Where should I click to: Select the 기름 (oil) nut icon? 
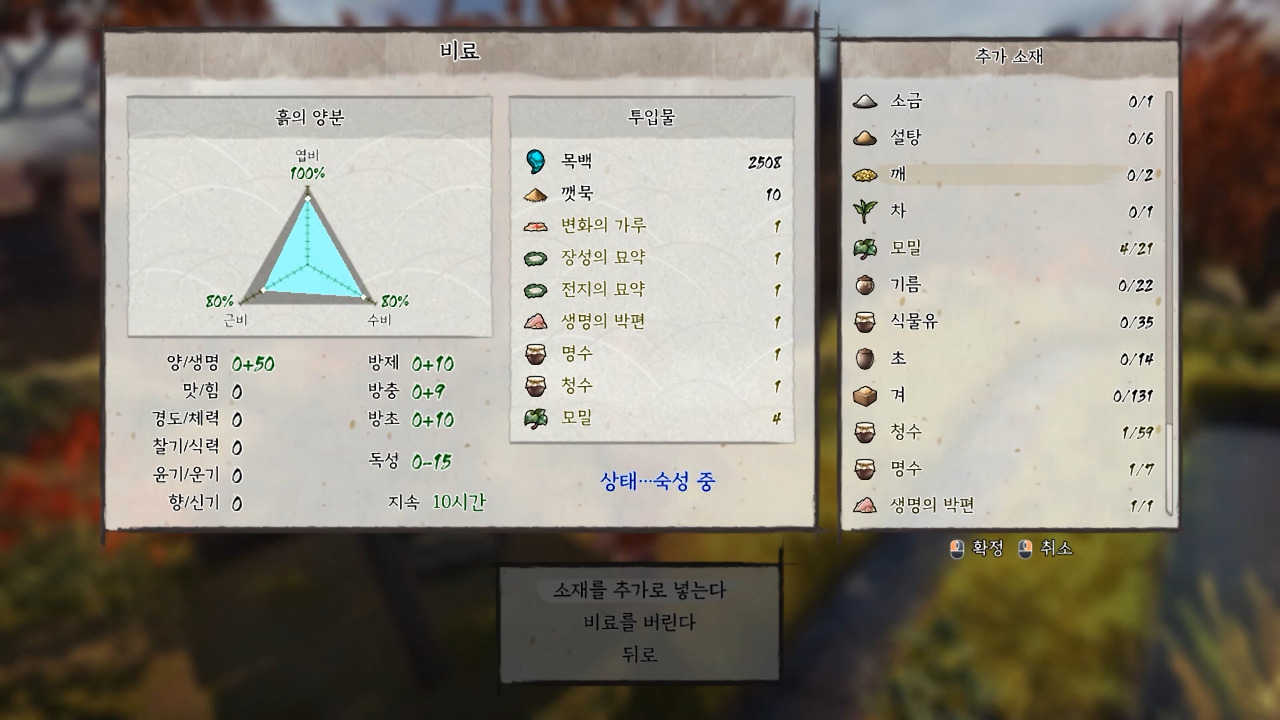[x=868, y=285]
